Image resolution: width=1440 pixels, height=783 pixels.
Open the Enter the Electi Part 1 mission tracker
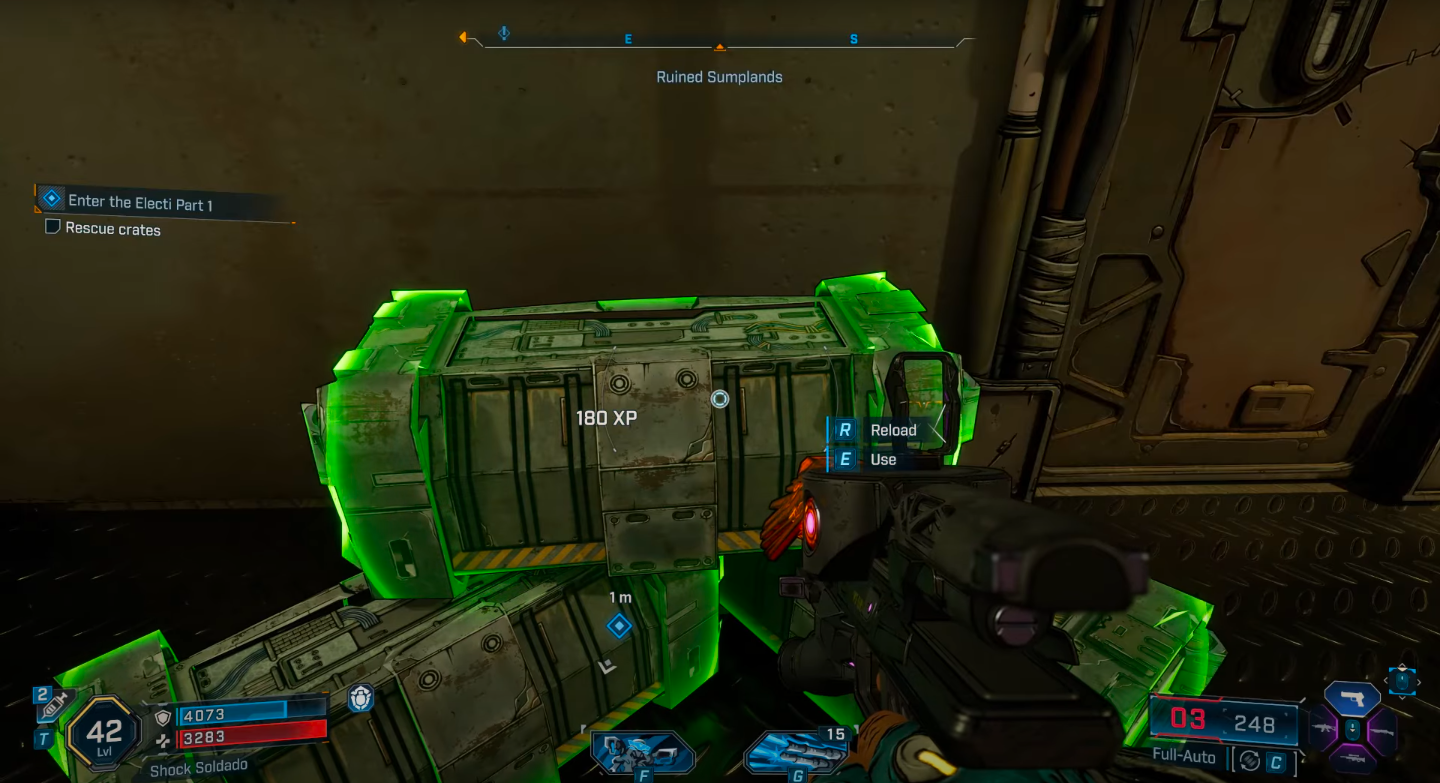[140, 203]
